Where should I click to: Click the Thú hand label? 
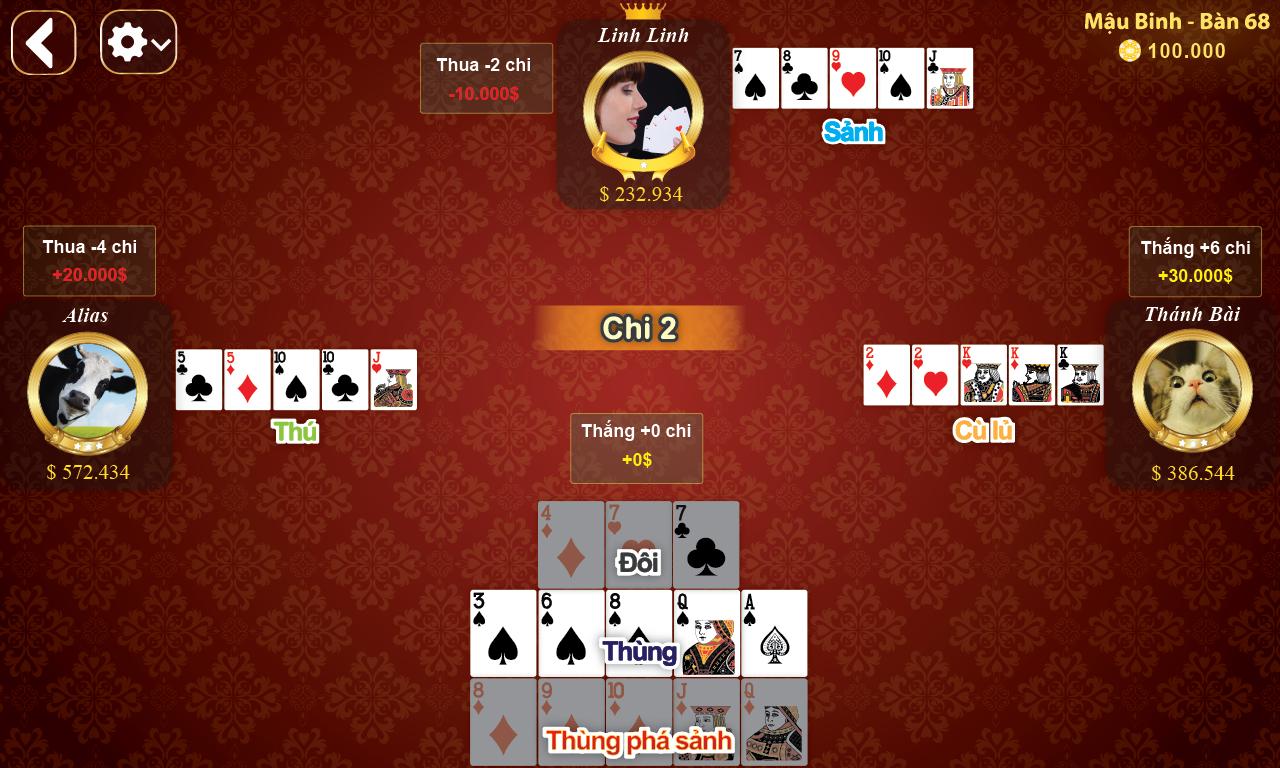click(295, 432)
